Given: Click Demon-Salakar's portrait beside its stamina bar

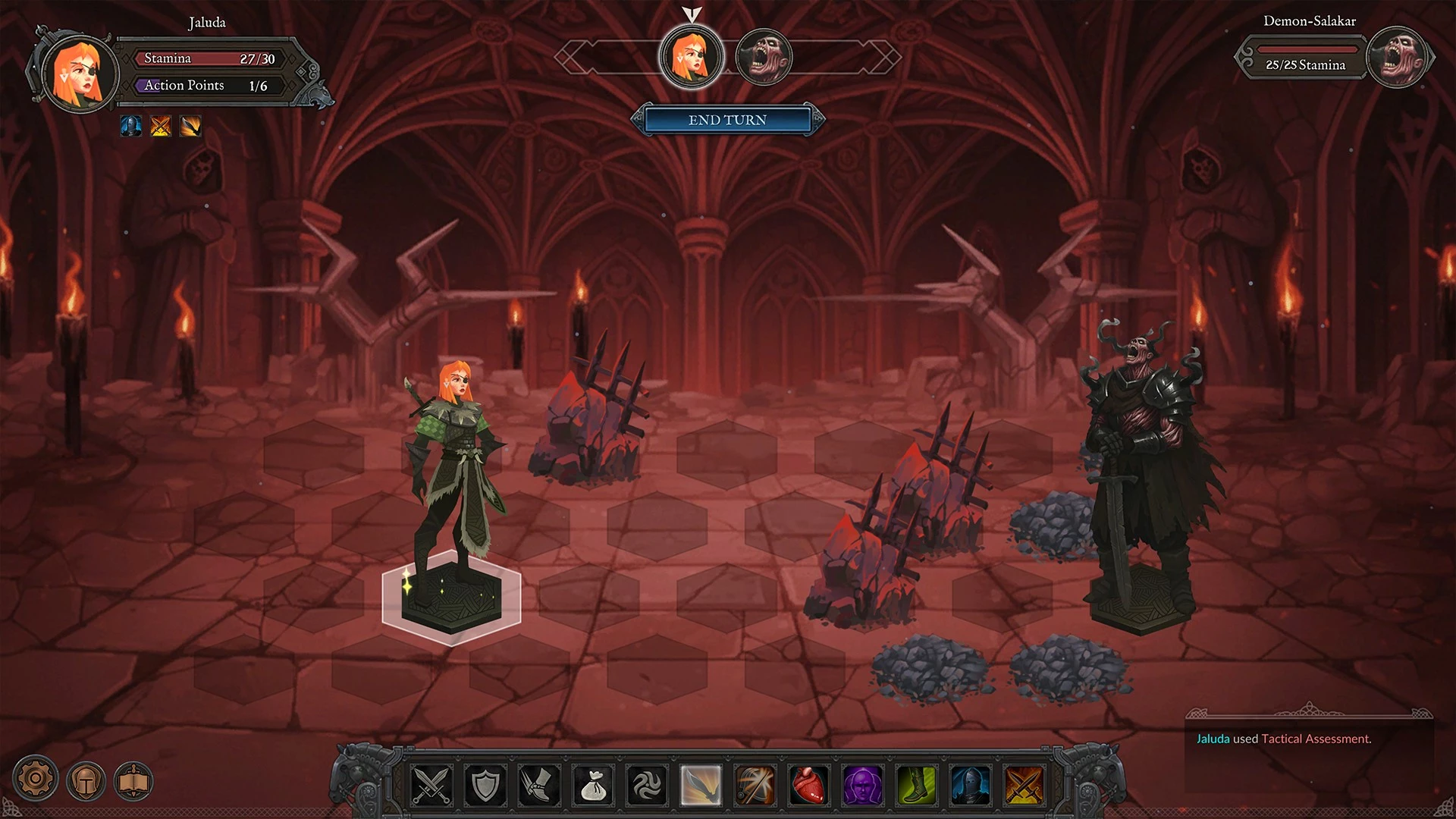Looking at the screenshot, I should pos(1398,58).
